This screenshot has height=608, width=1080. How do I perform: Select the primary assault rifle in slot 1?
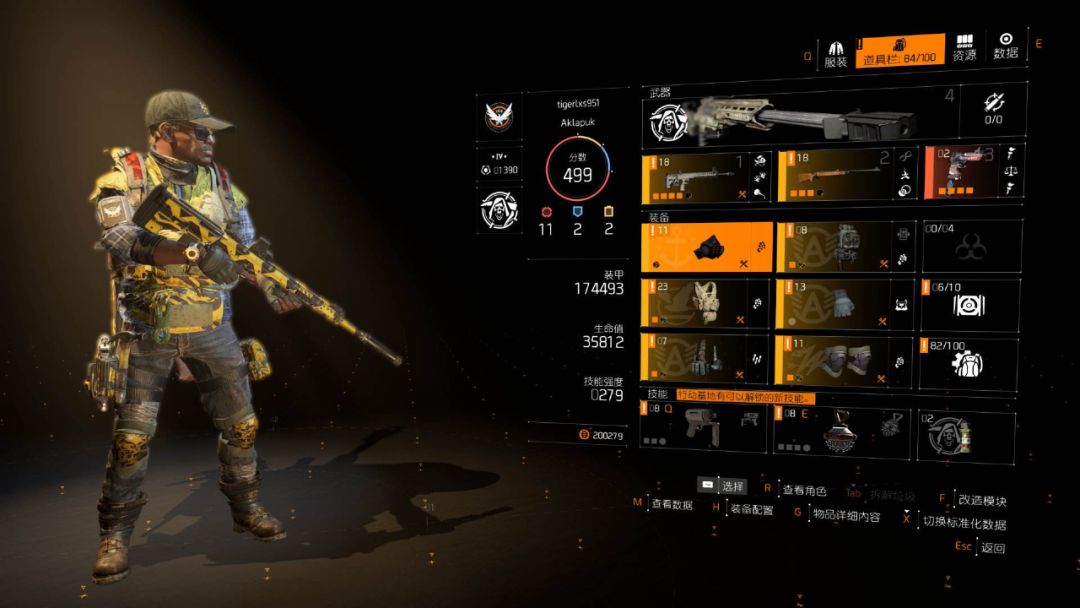[704, 176]
